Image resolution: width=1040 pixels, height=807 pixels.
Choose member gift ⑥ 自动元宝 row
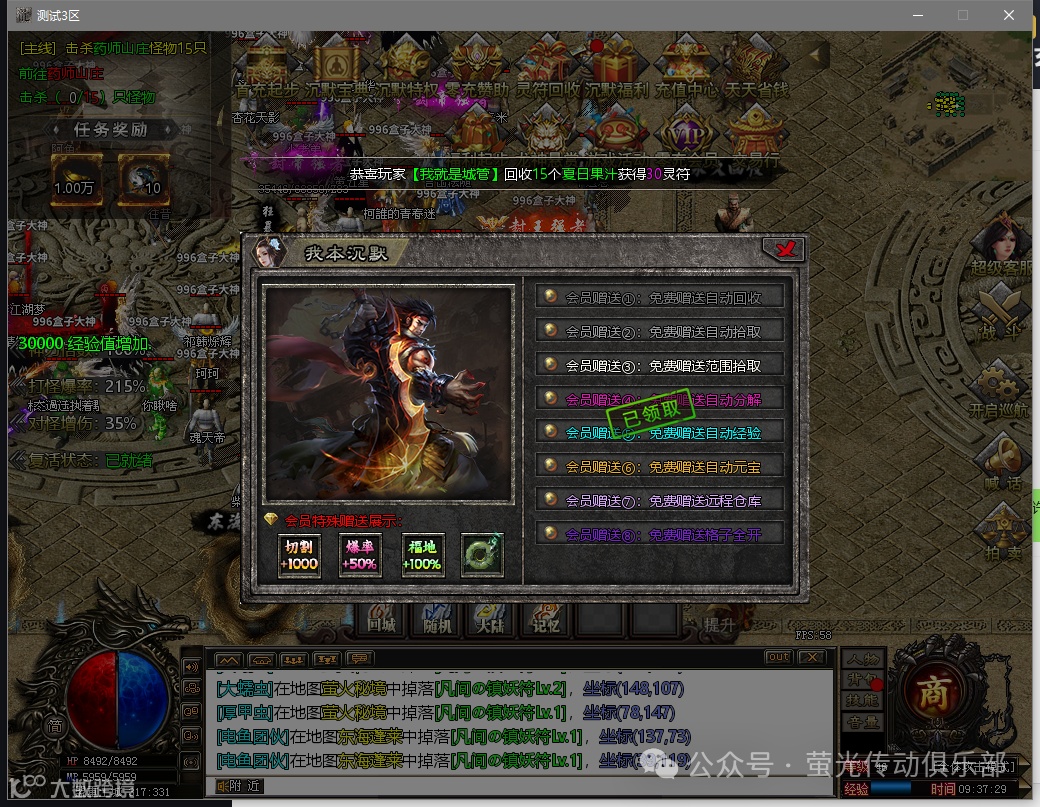(x=659, y=466)
